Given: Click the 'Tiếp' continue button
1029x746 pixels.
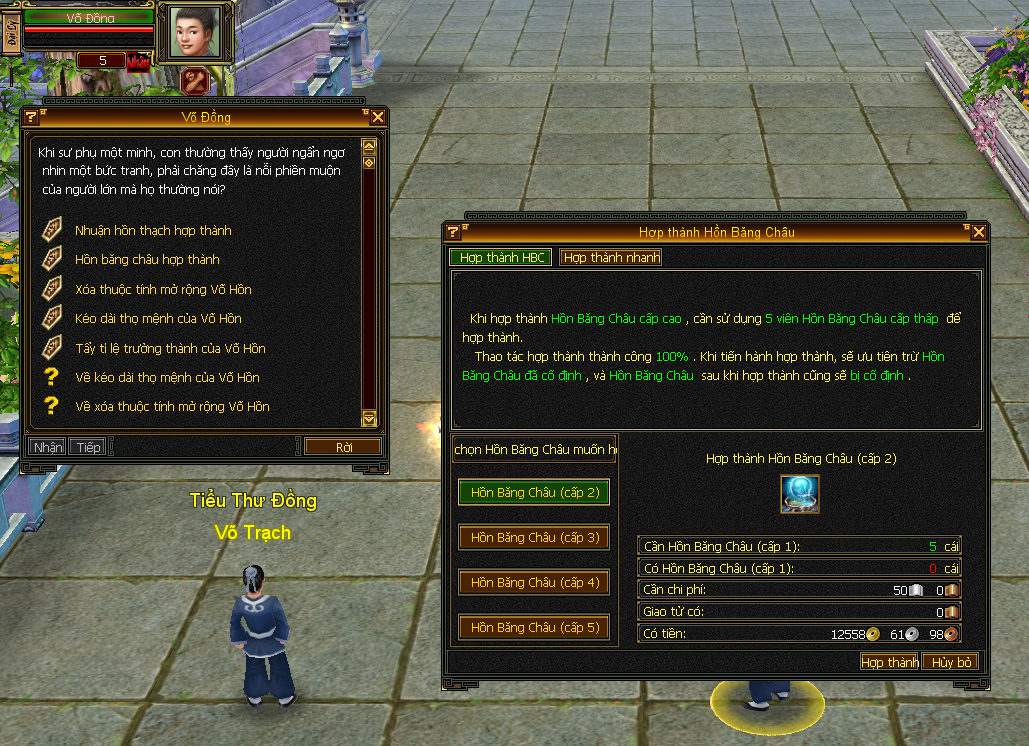Looking at the screenshot, I should [x=89, y=447].
